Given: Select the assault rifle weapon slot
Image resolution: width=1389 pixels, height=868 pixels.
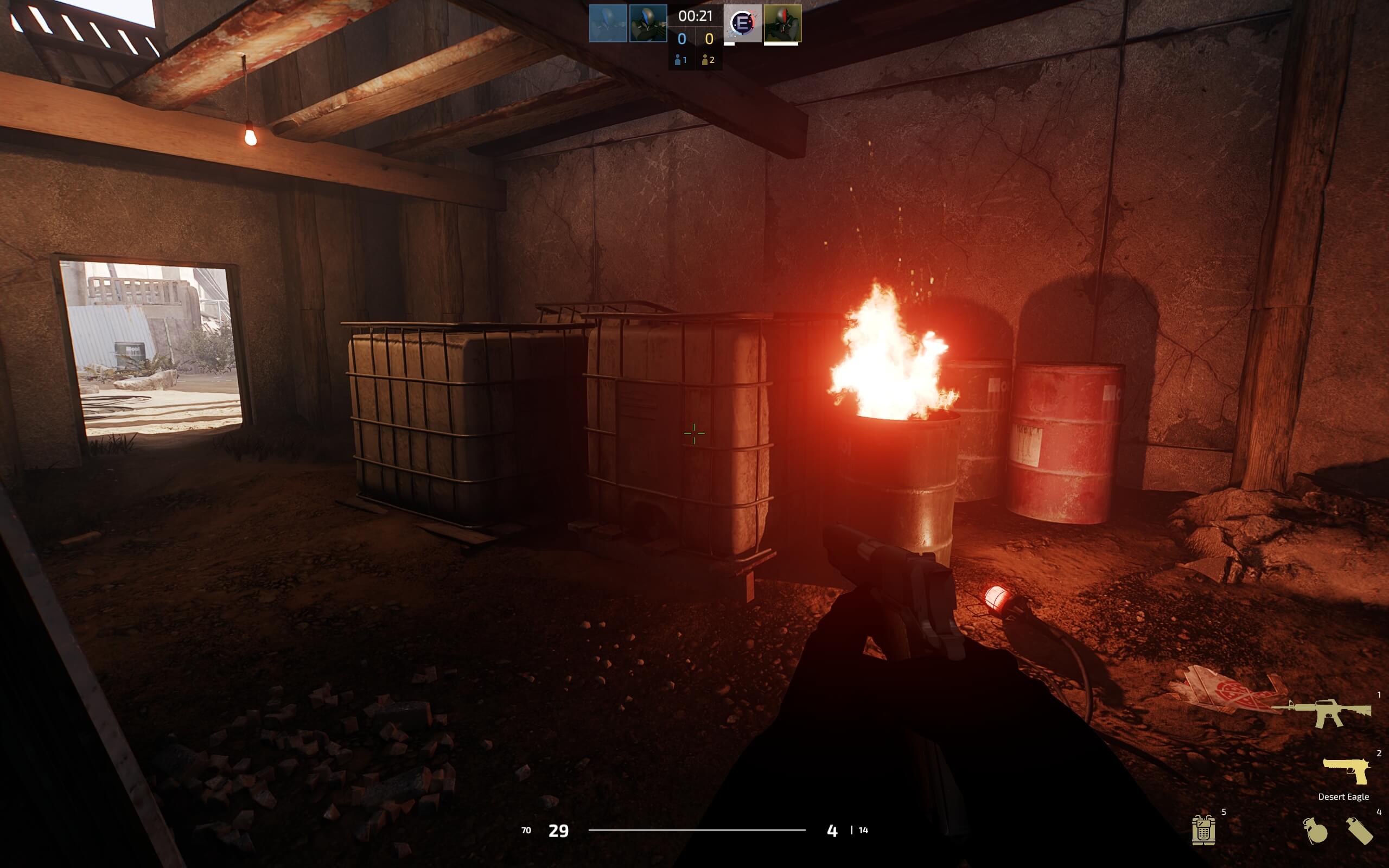Looking at the screenshot, I should point(1322,713).
